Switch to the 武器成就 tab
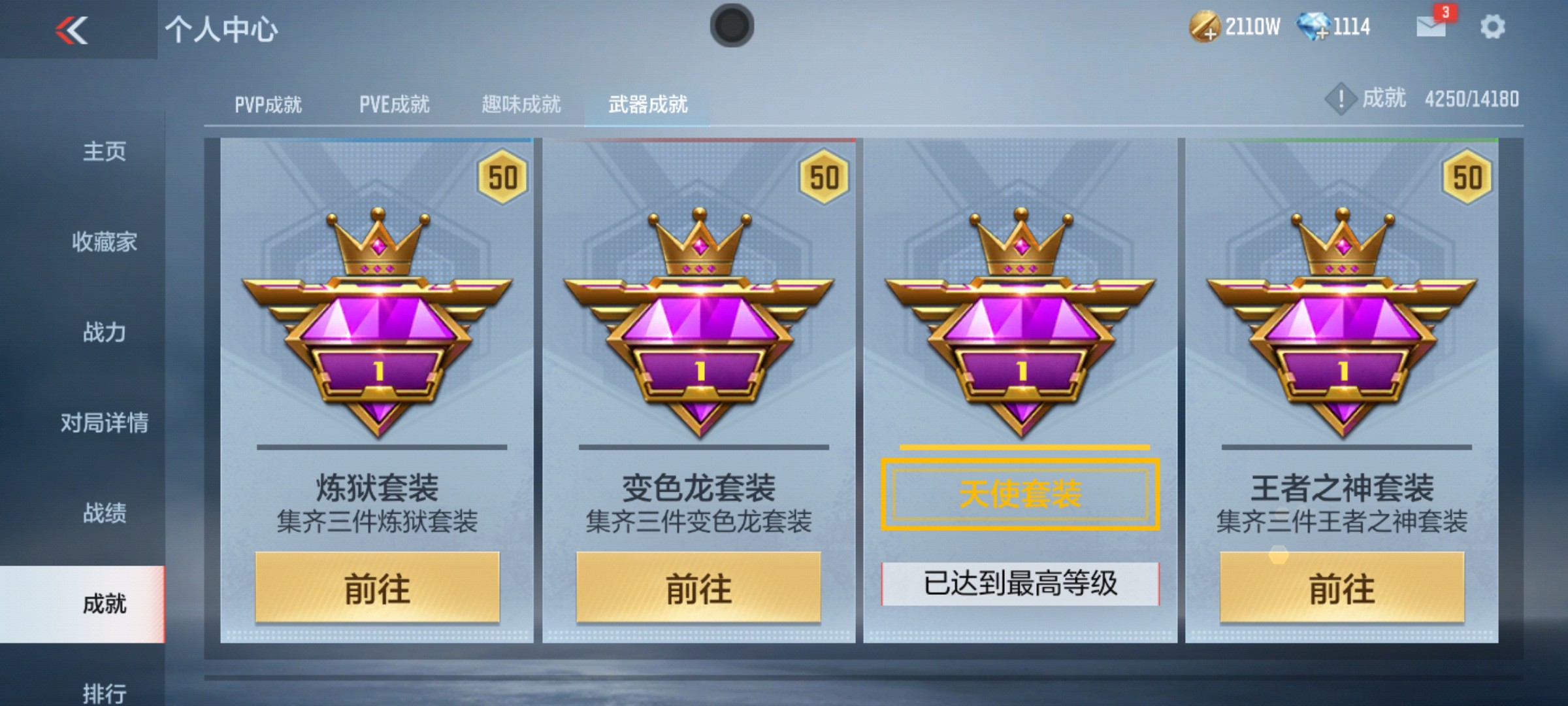This screenshot has height=706, width=1568. pos(648,103)
